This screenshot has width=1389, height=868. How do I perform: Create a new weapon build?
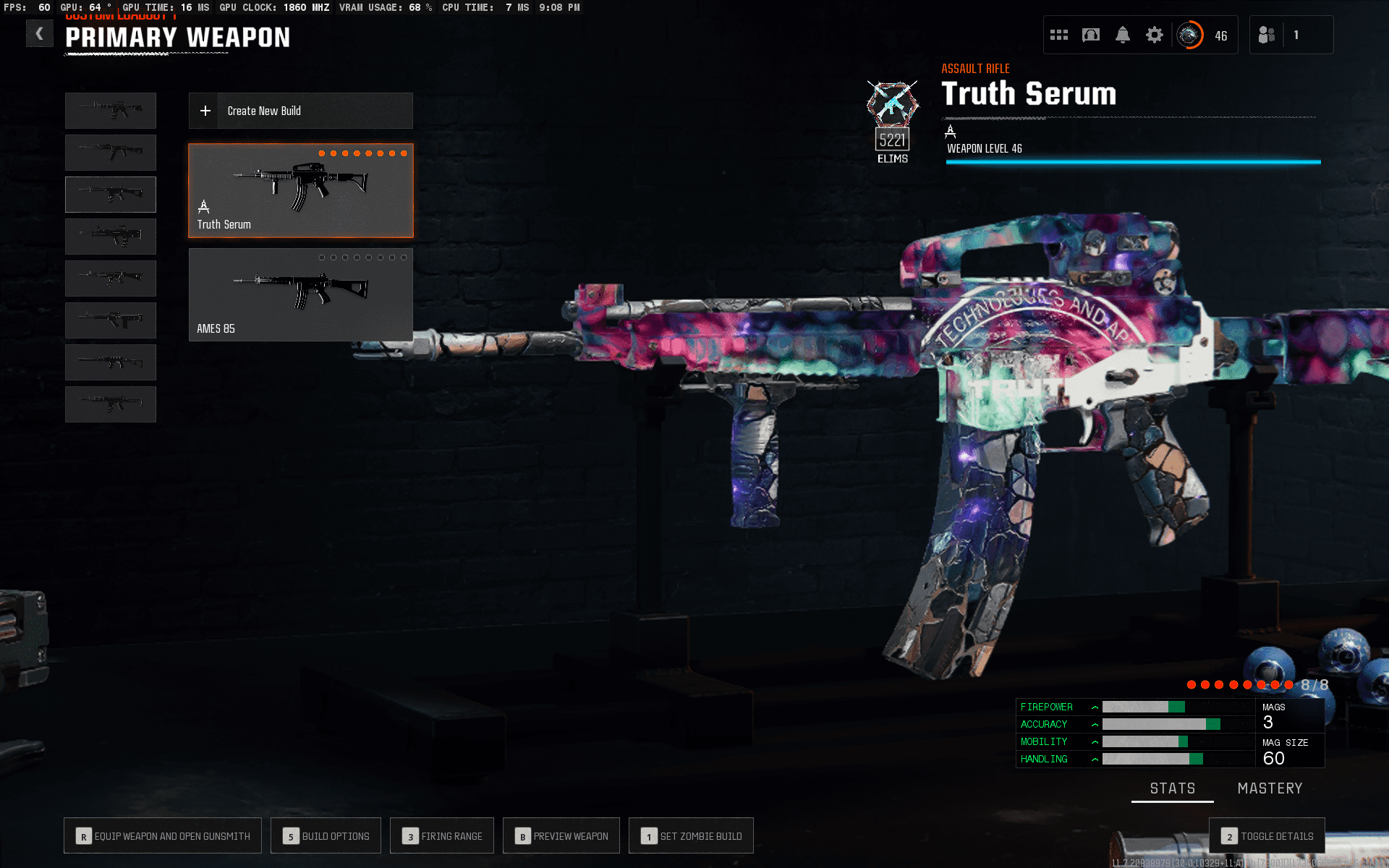pos(300,111)
